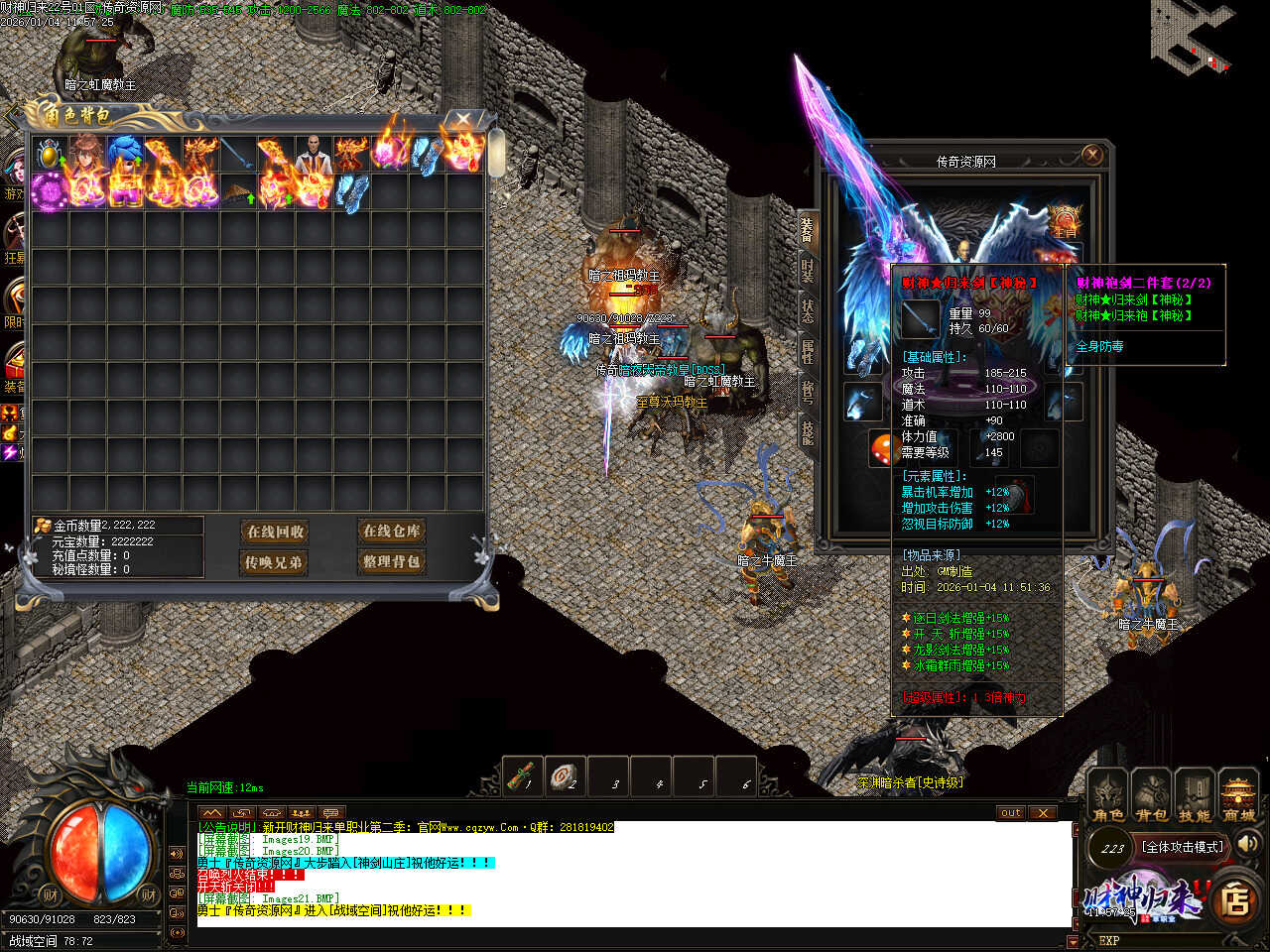This screenshot has width=1270, height=952.
Task: Close the character backpack window
Action: (x=462, y=120)
